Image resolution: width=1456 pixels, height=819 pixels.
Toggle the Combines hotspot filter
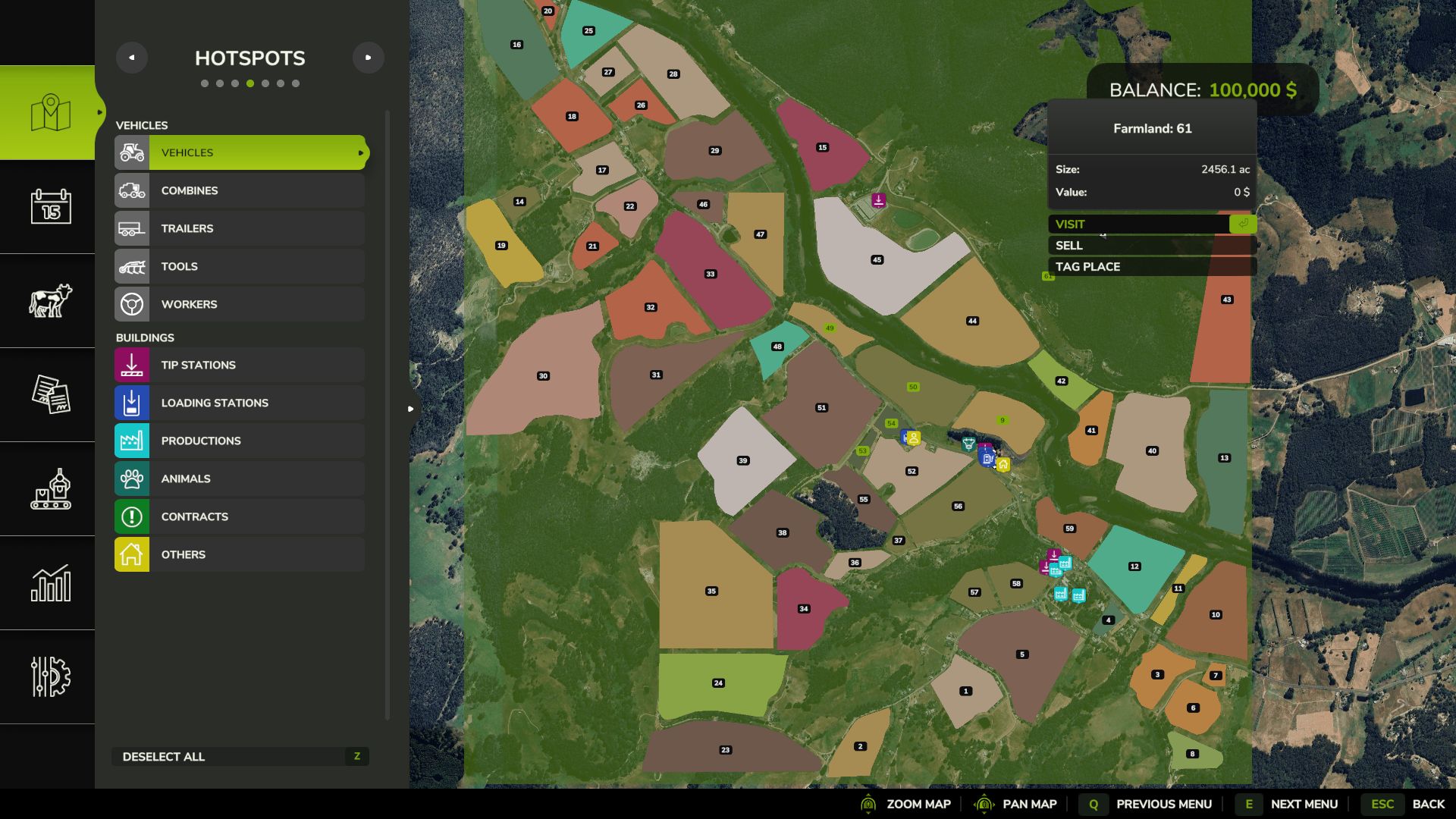240,190
